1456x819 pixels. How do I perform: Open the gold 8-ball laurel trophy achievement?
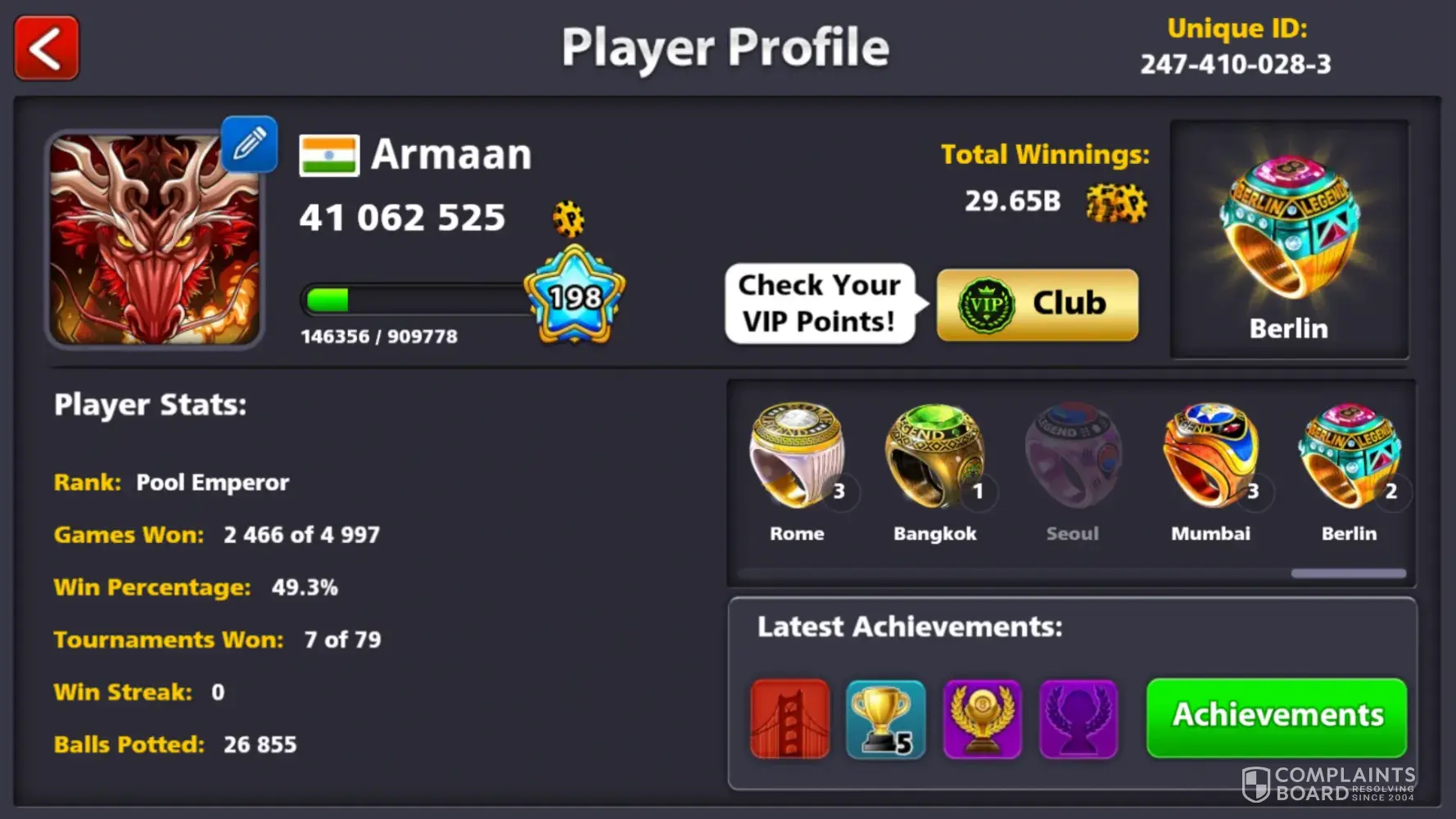[x=982, y=718]
